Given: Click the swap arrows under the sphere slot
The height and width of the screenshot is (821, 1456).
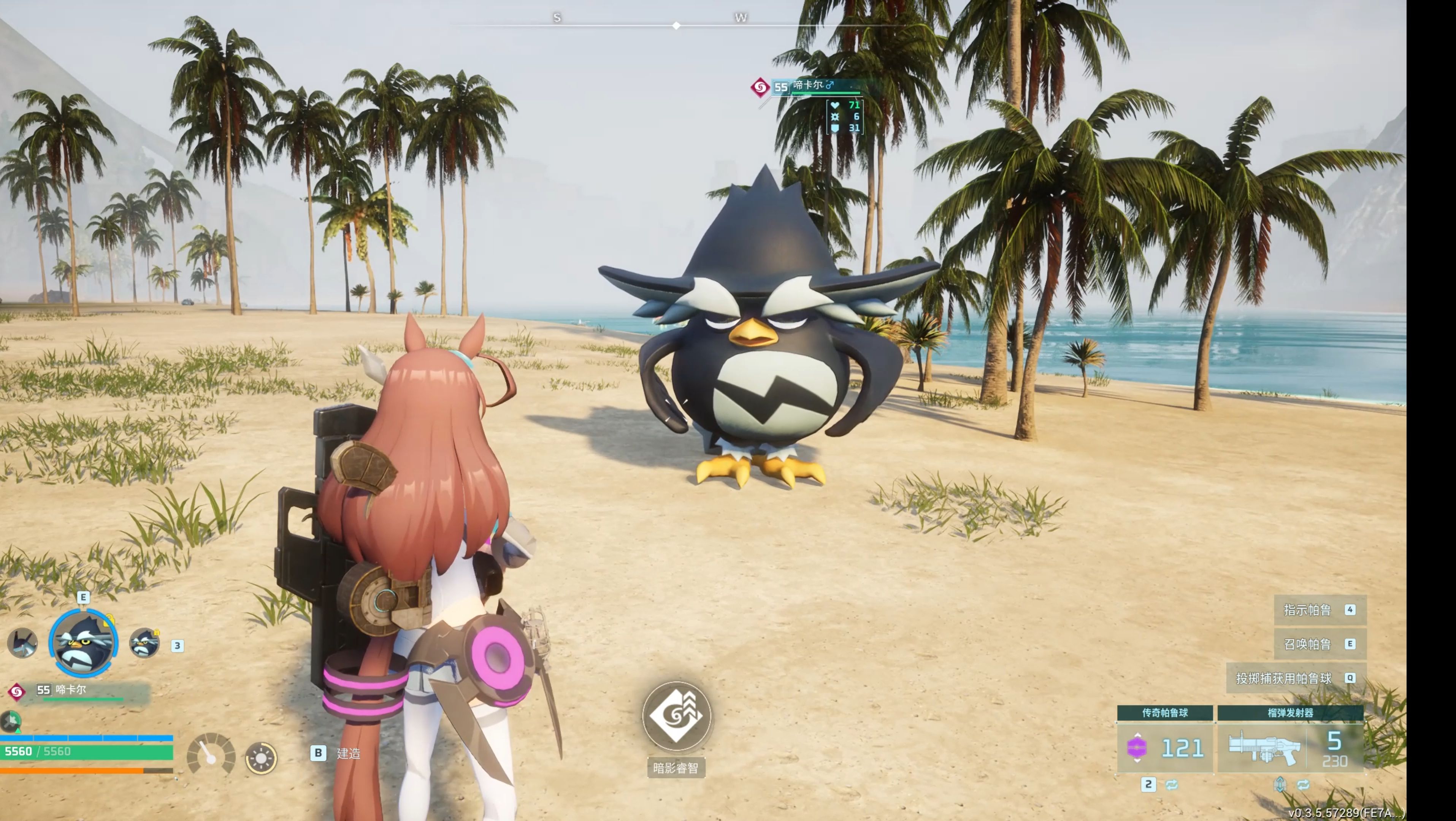Looking at the screenshot, I should pos(1172,784).
